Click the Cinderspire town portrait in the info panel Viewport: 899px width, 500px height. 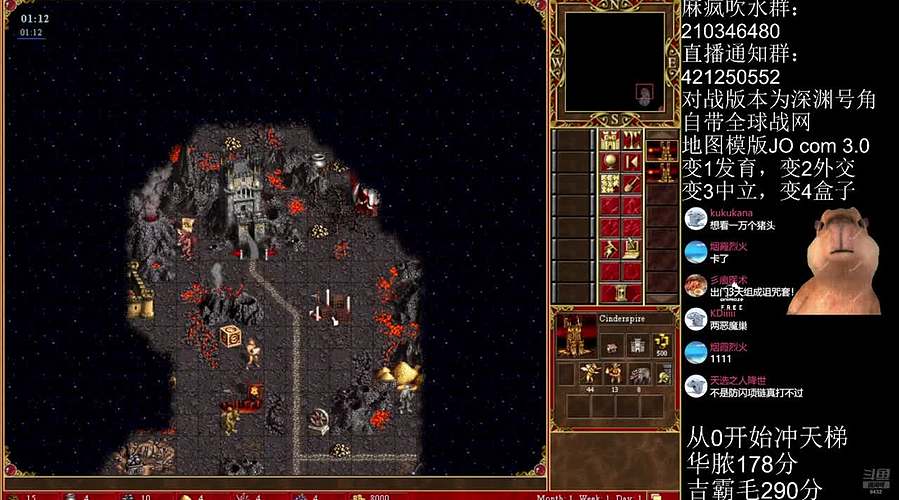(x=574, y=338)
